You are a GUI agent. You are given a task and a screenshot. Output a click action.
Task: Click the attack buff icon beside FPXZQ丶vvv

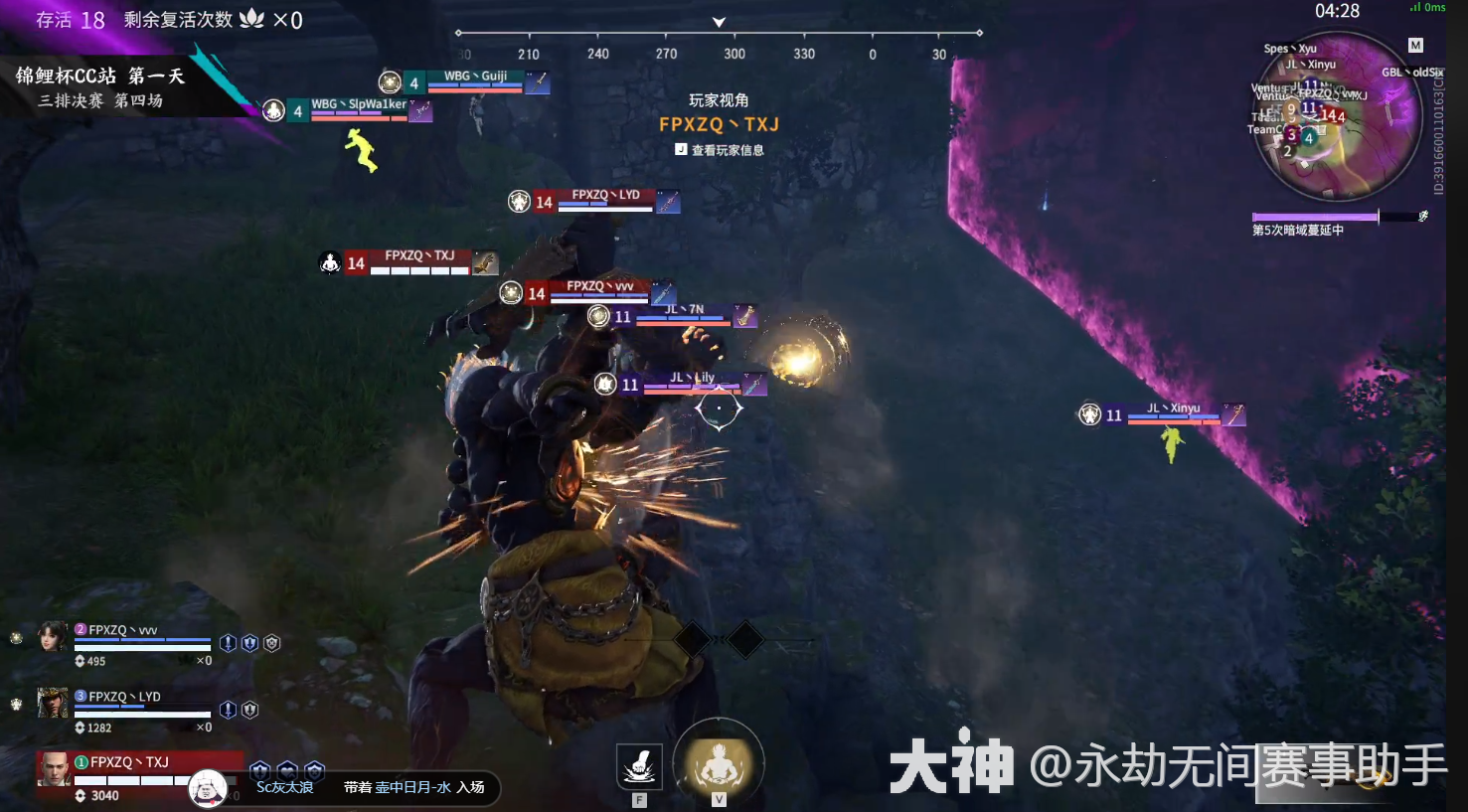[227, 642]
